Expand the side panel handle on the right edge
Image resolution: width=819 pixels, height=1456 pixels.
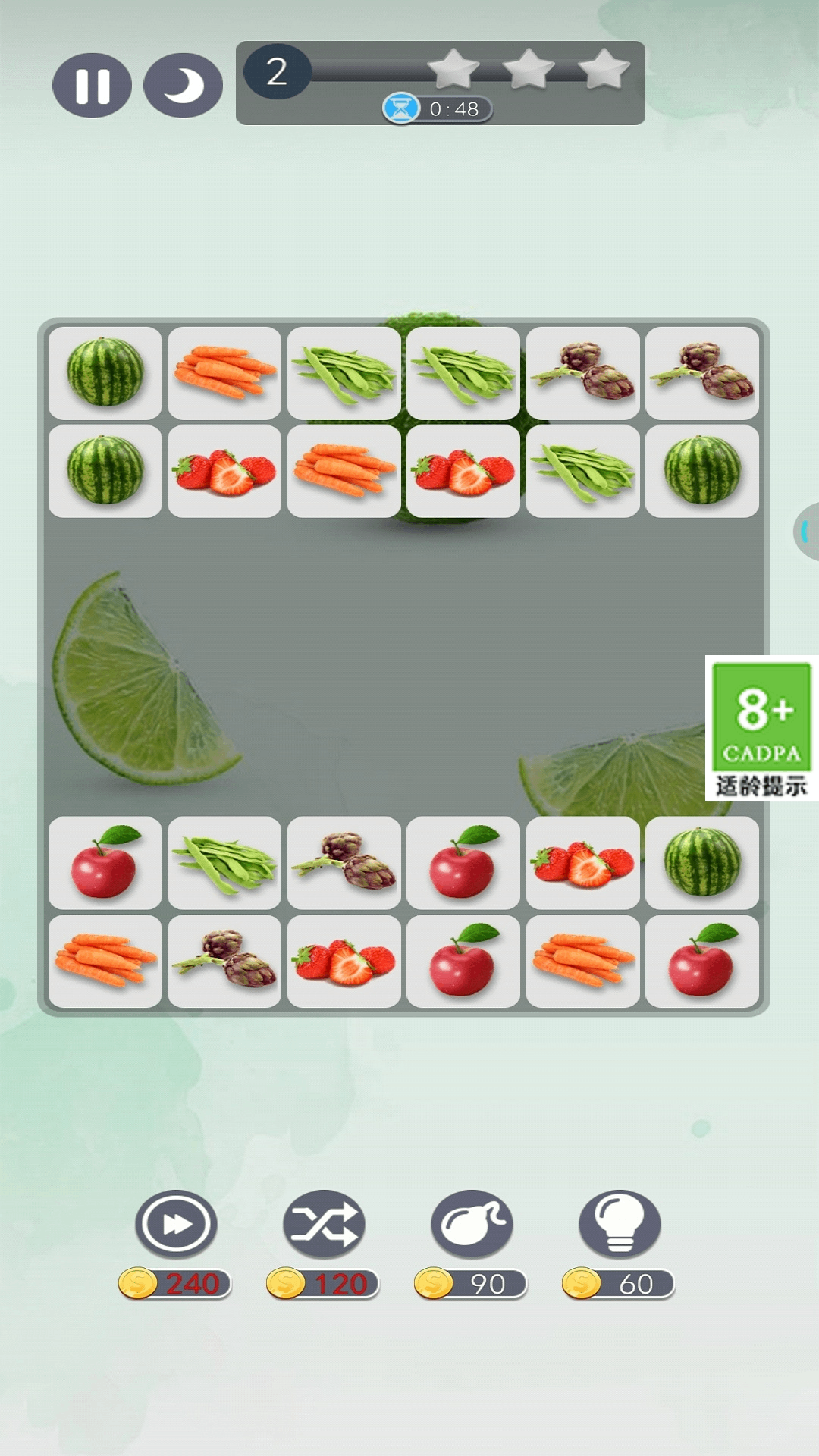(807, 532)
